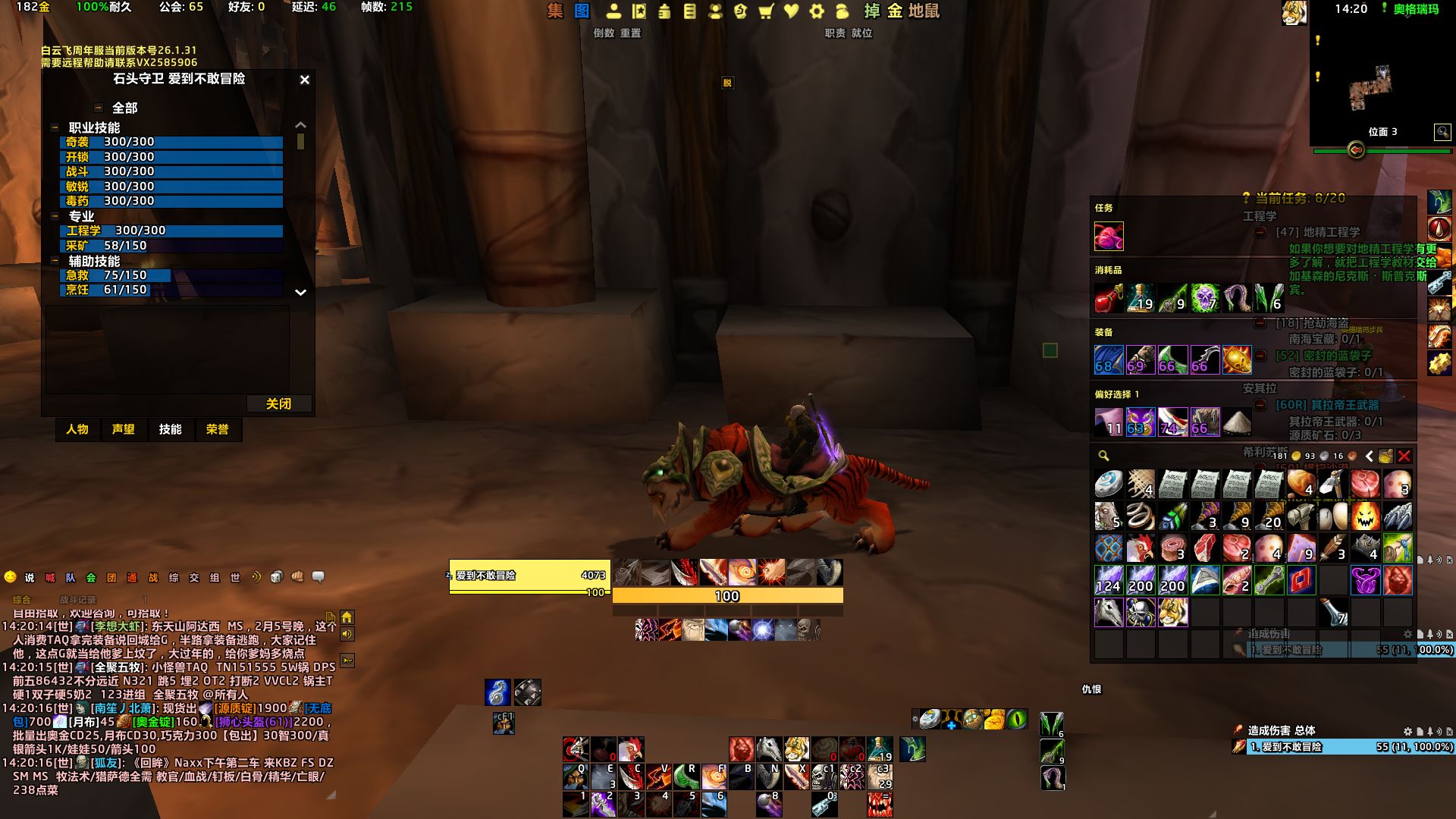This screenshot has width=1456, height=819.
Task: Select the 说 say chat channel button
Action: pyautogui.click(x=30, y=578)
